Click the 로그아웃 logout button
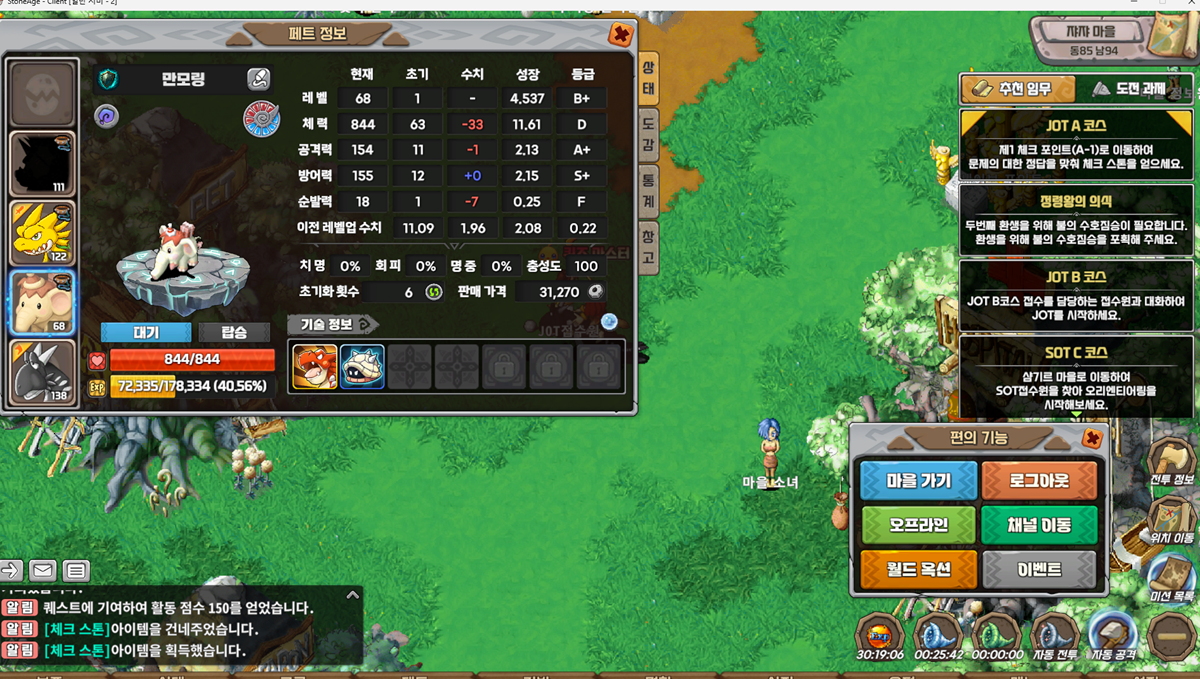Image resolution: width=1200 pixels, height=679 pixels. point(1039,481)
